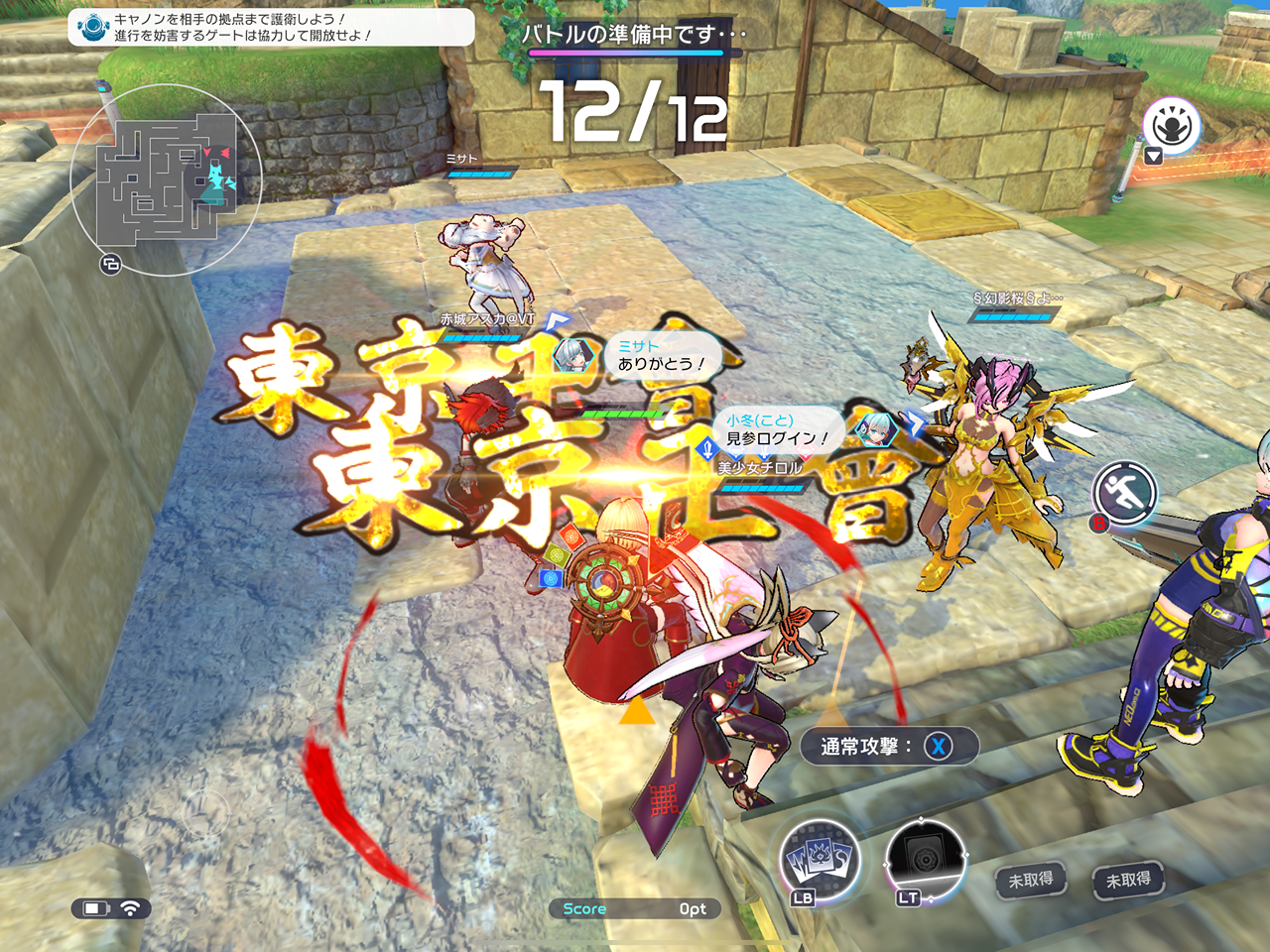Open the emote stamp face icon
The image size is (1270, 952).
1171,125
